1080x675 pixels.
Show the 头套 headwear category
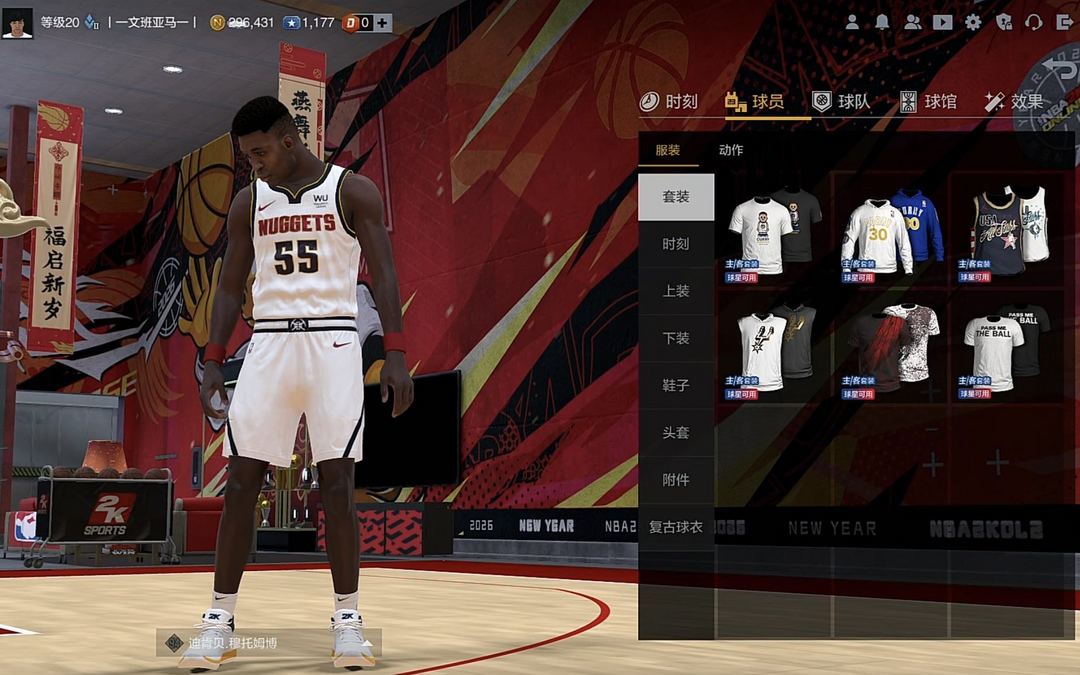click(676, 433)
